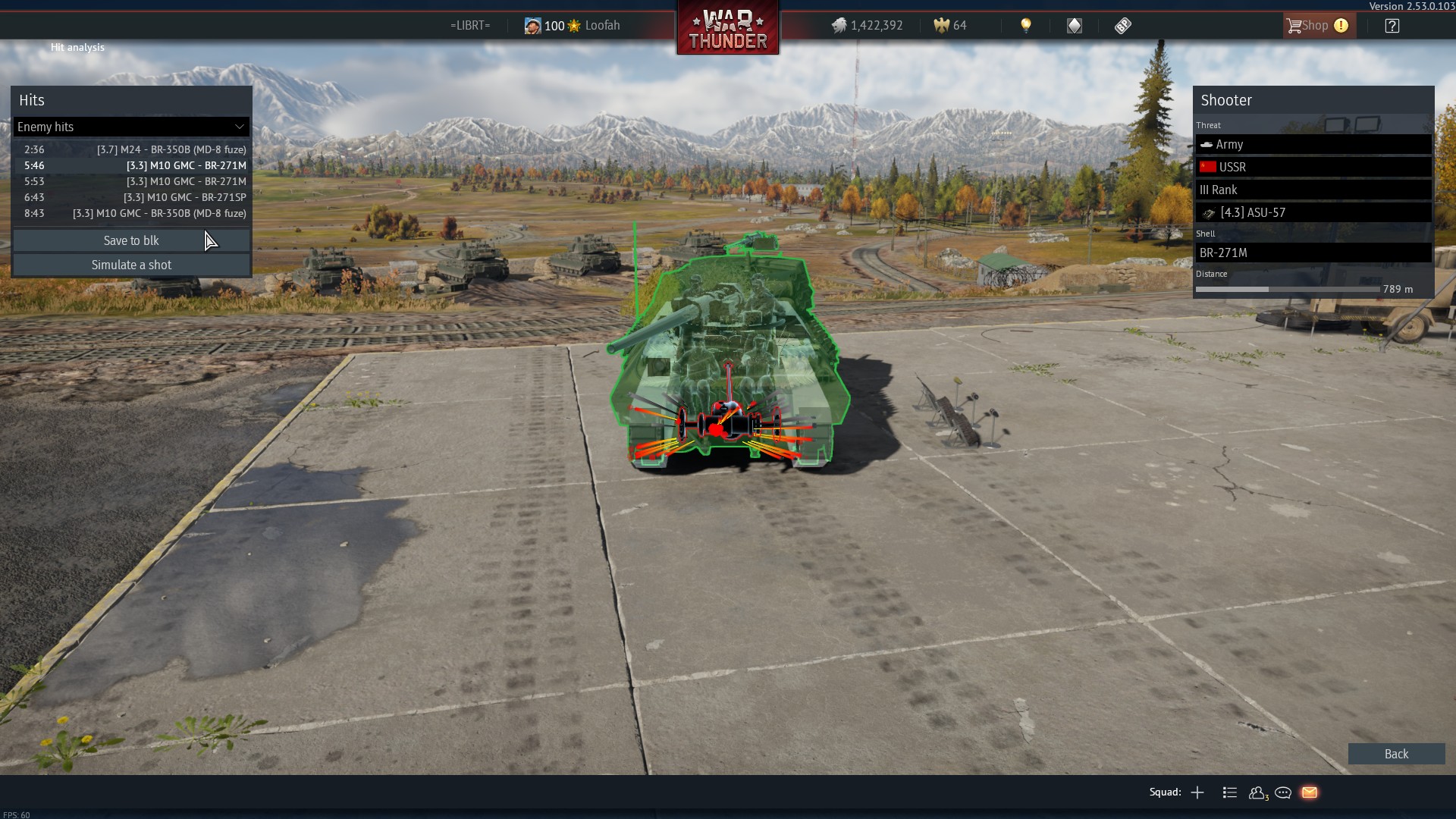Change the III Rank selection
1456x819 pixels.
pos(1313,190)
